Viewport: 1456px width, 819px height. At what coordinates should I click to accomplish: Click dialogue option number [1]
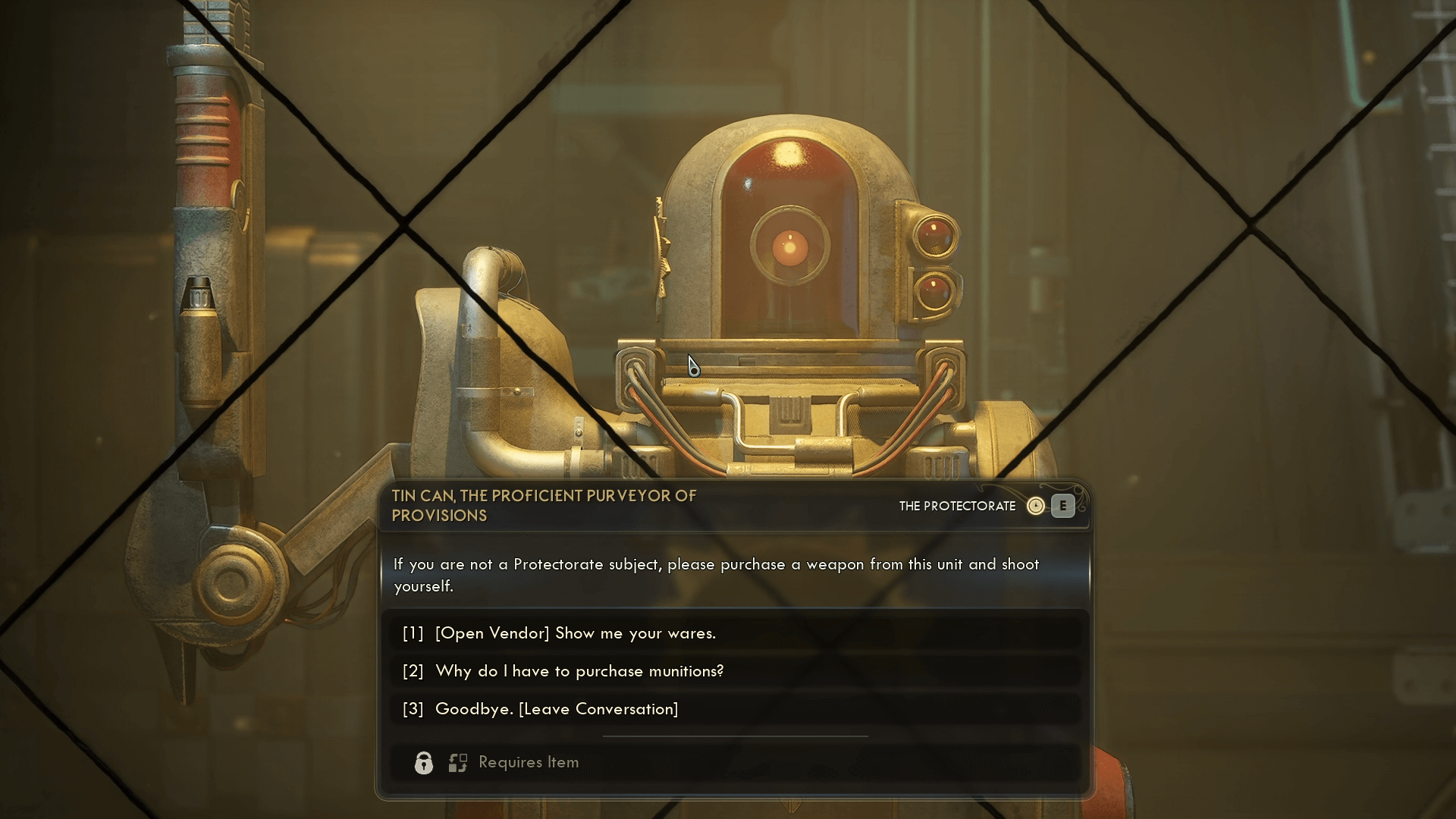tap(412, 633)
